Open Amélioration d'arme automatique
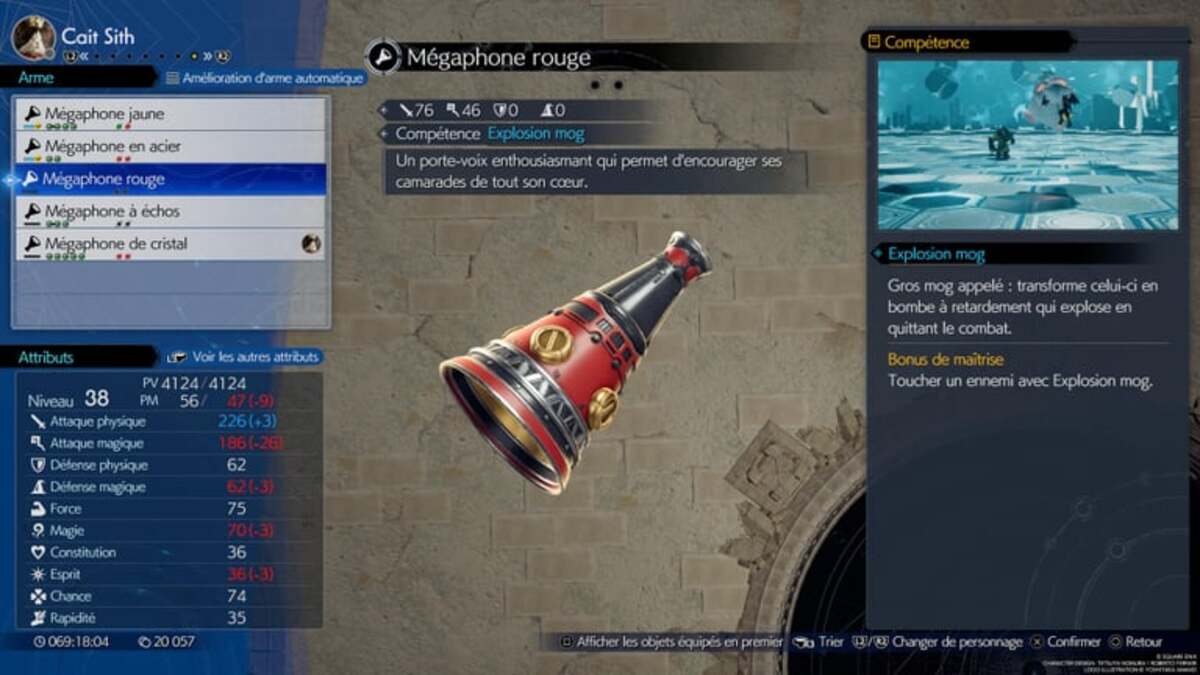Screen dimensions: 1200x675 click(x=263, y=77)
